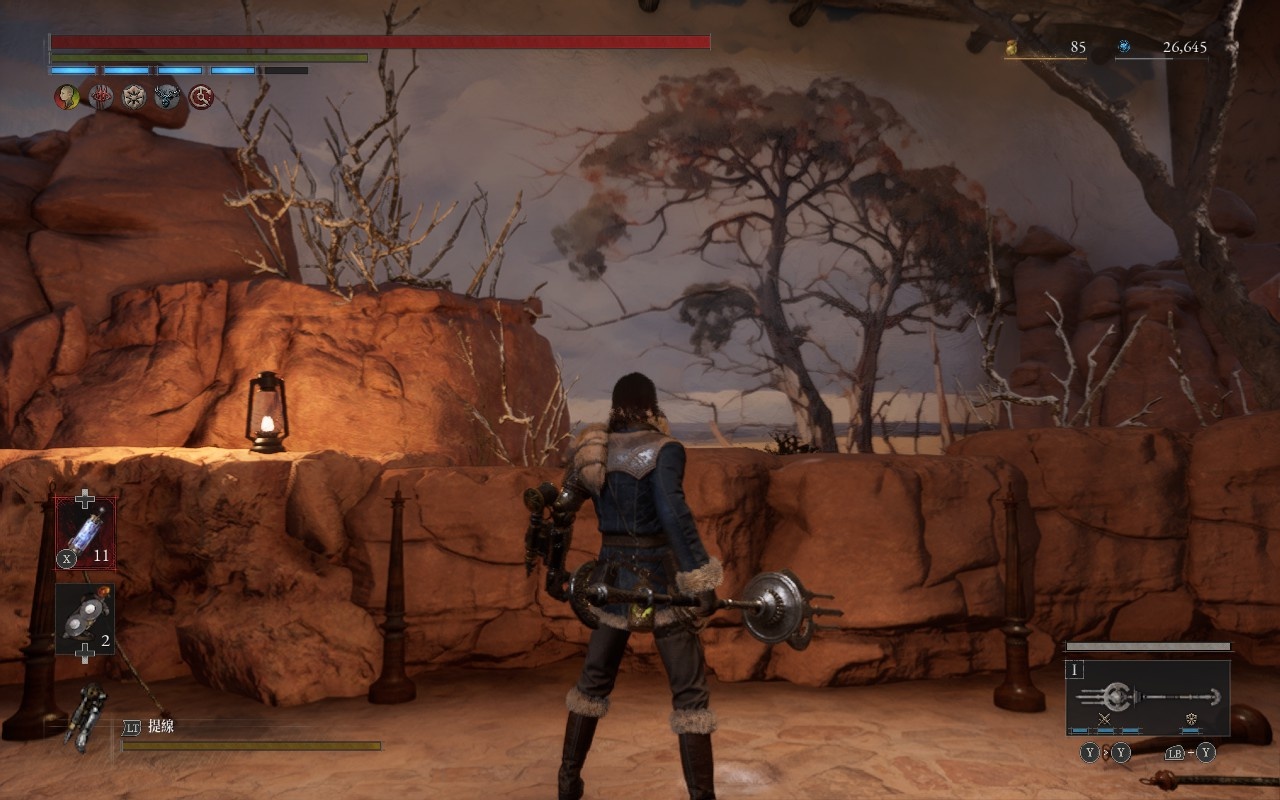The width and height of the screenshot is (1280, 800).
Task: Click the shield-shaped fable art icon
Action: (1191, 719)
